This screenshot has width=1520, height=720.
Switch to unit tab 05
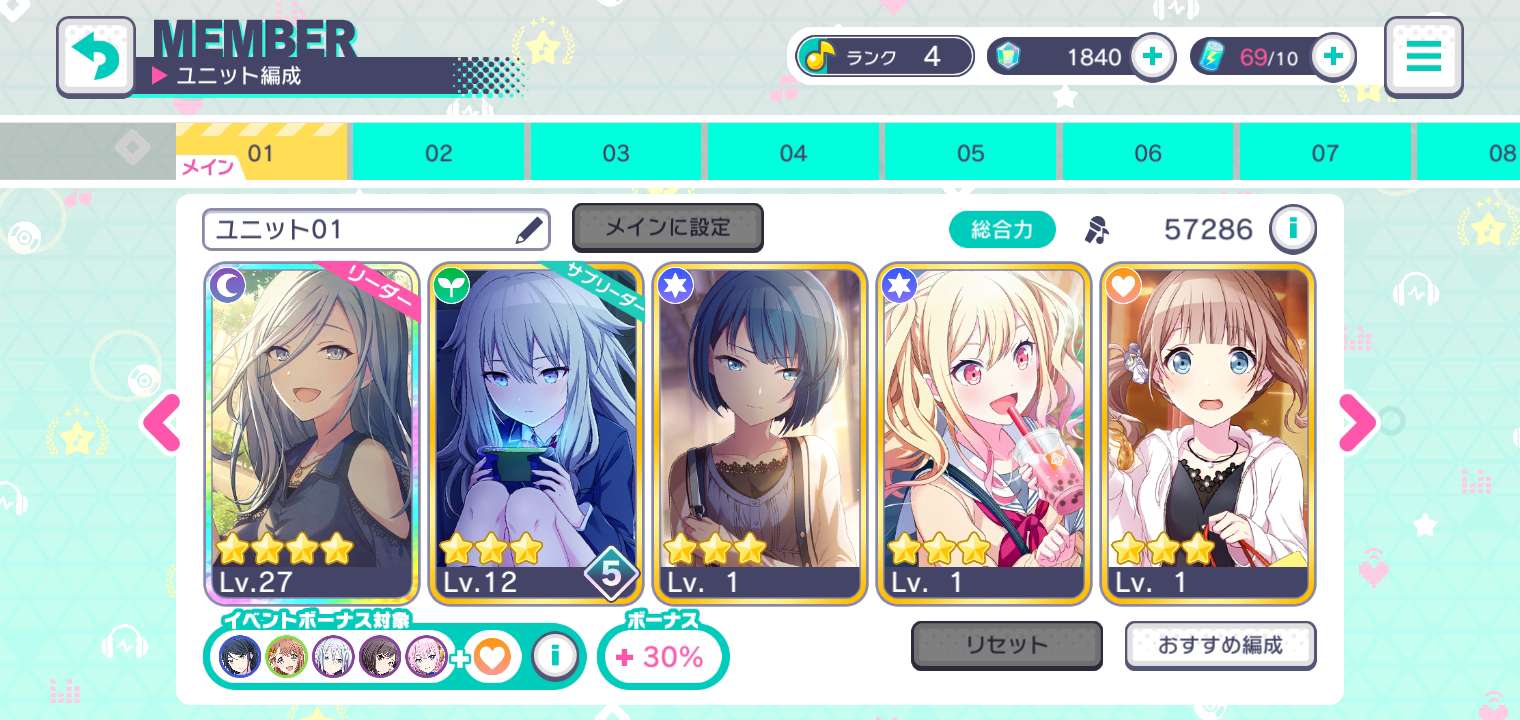point(970,153)
